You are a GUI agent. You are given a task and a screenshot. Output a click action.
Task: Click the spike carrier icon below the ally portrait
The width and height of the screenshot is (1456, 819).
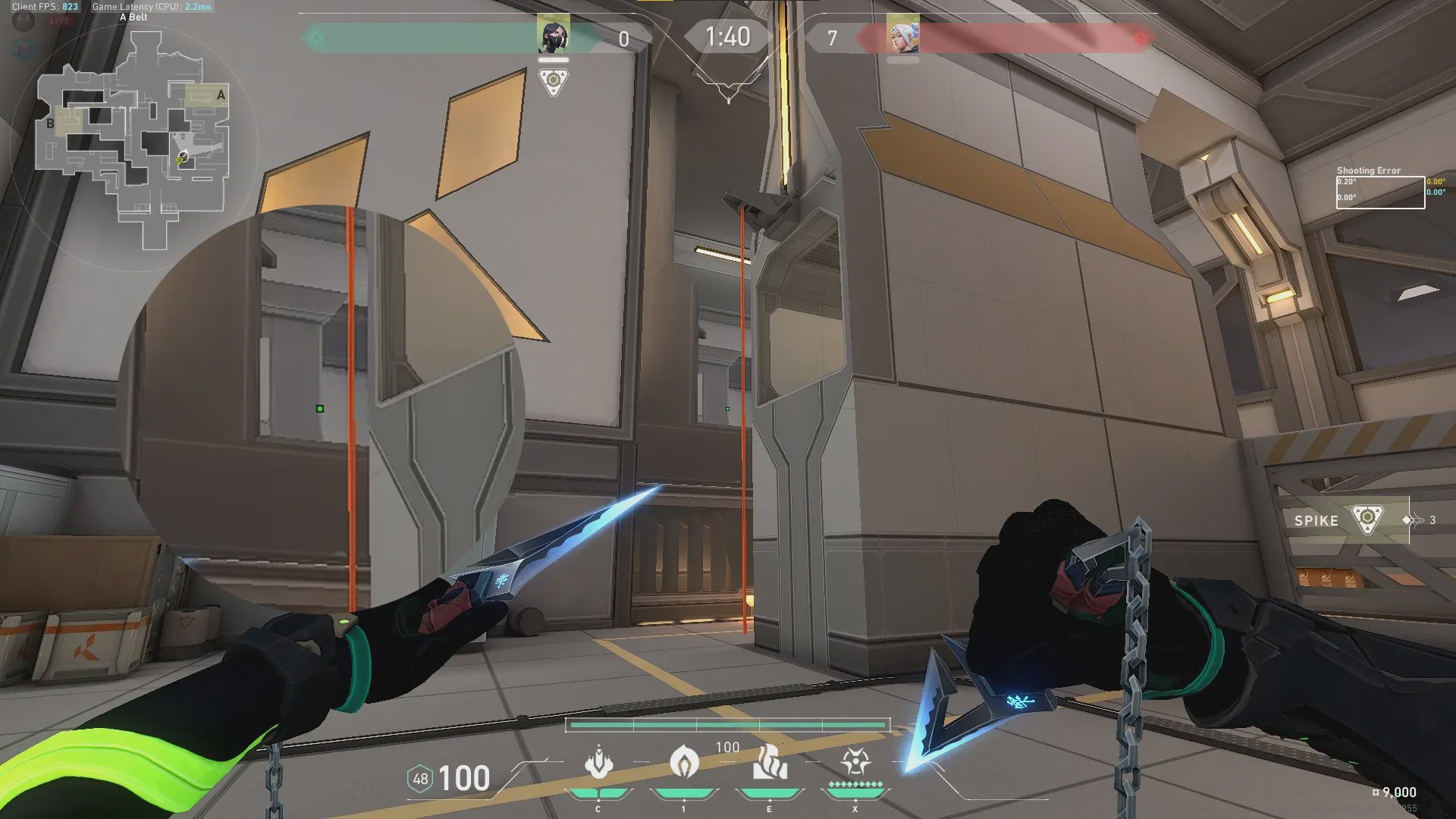coord(554,80)
